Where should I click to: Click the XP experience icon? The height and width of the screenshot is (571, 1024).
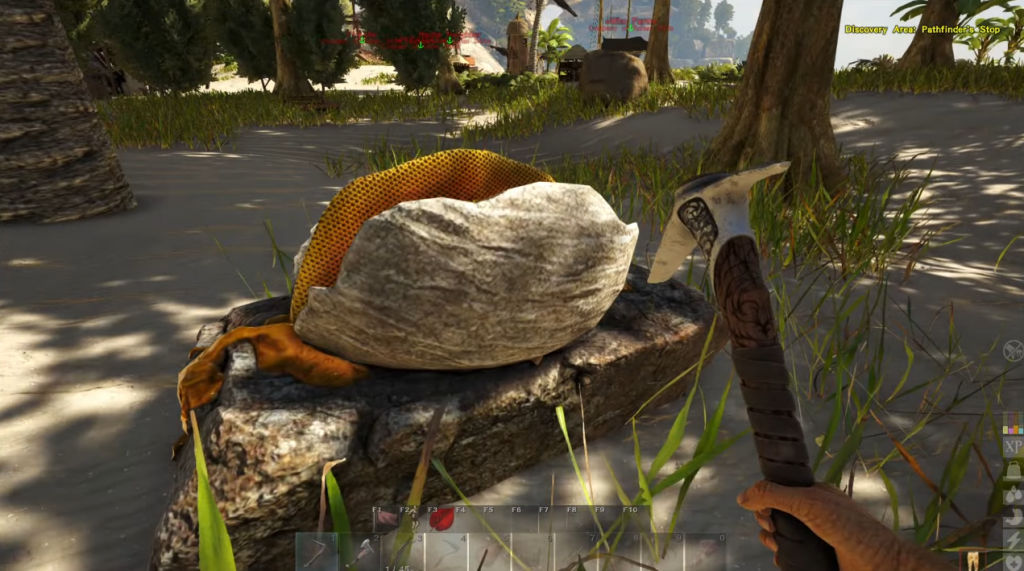tap(1012, 447)
